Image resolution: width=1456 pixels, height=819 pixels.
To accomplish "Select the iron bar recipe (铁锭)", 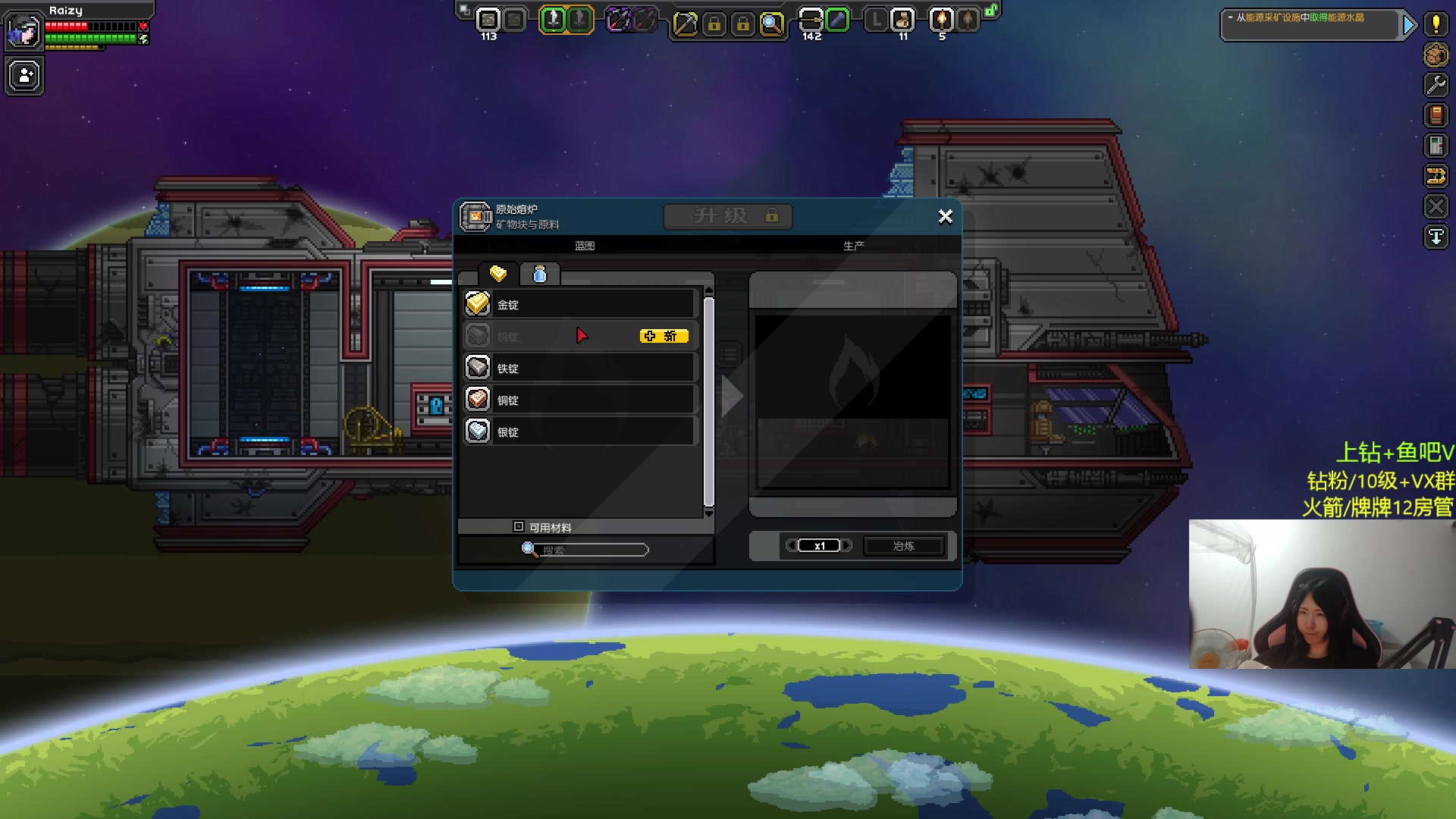I will pyautogui.click(x=580, y=368).
